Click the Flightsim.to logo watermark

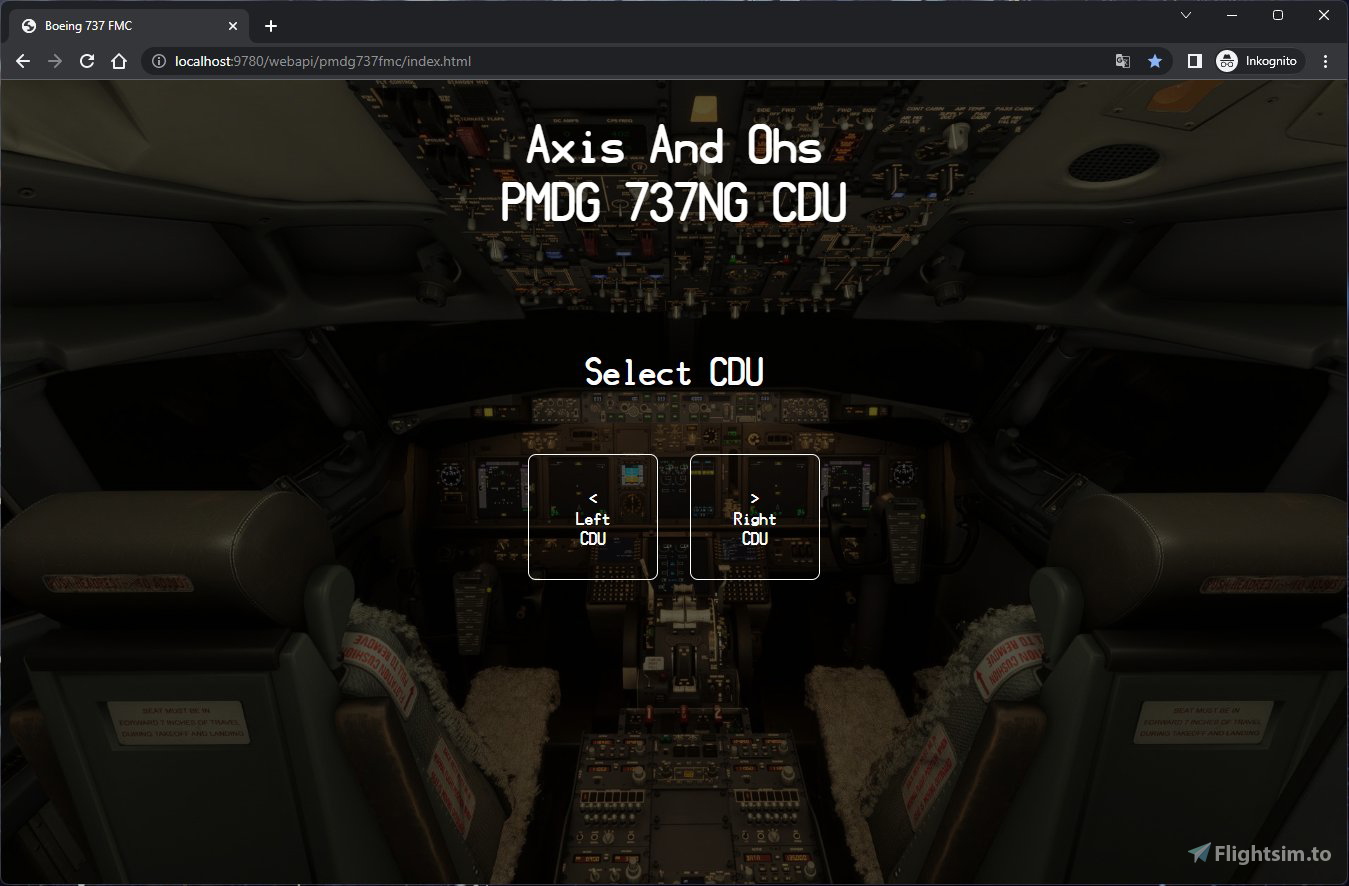pos(1259,855)
